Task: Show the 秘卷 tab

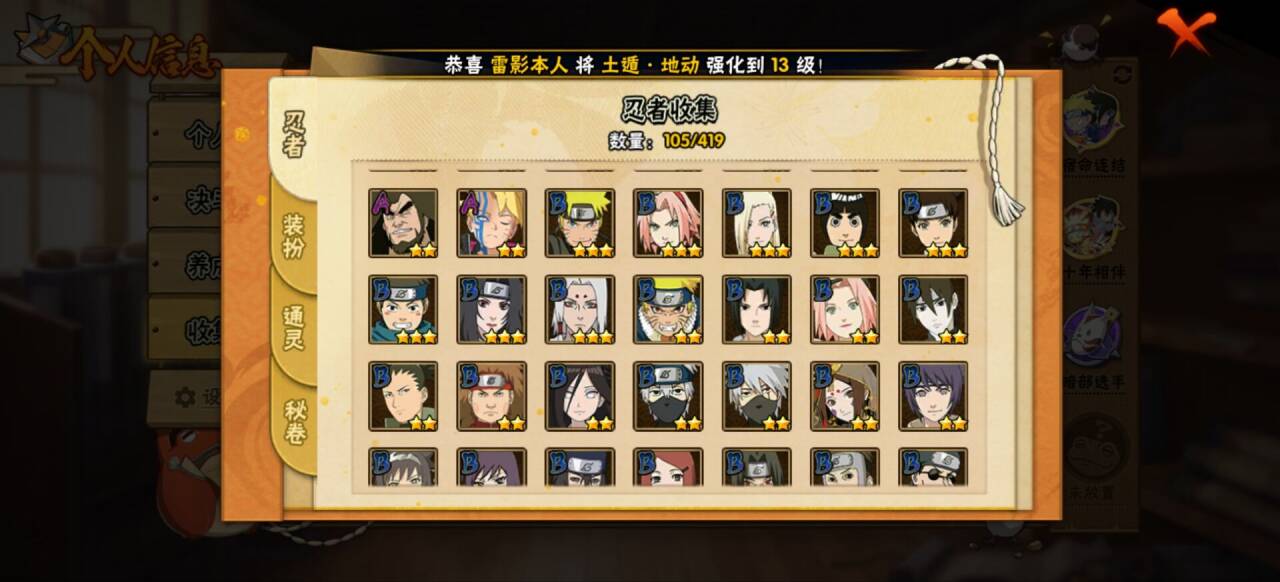Action: point(294,422)
